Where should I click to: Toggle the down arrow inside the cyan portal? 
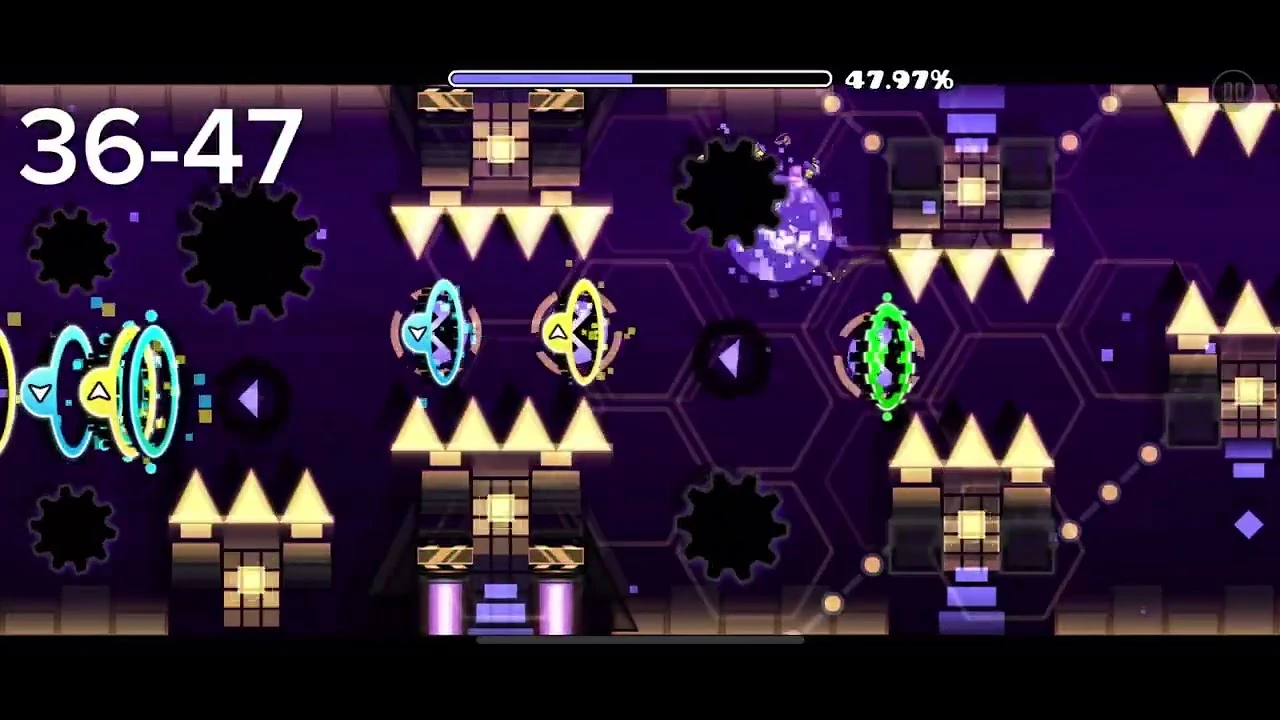(418, 331)
